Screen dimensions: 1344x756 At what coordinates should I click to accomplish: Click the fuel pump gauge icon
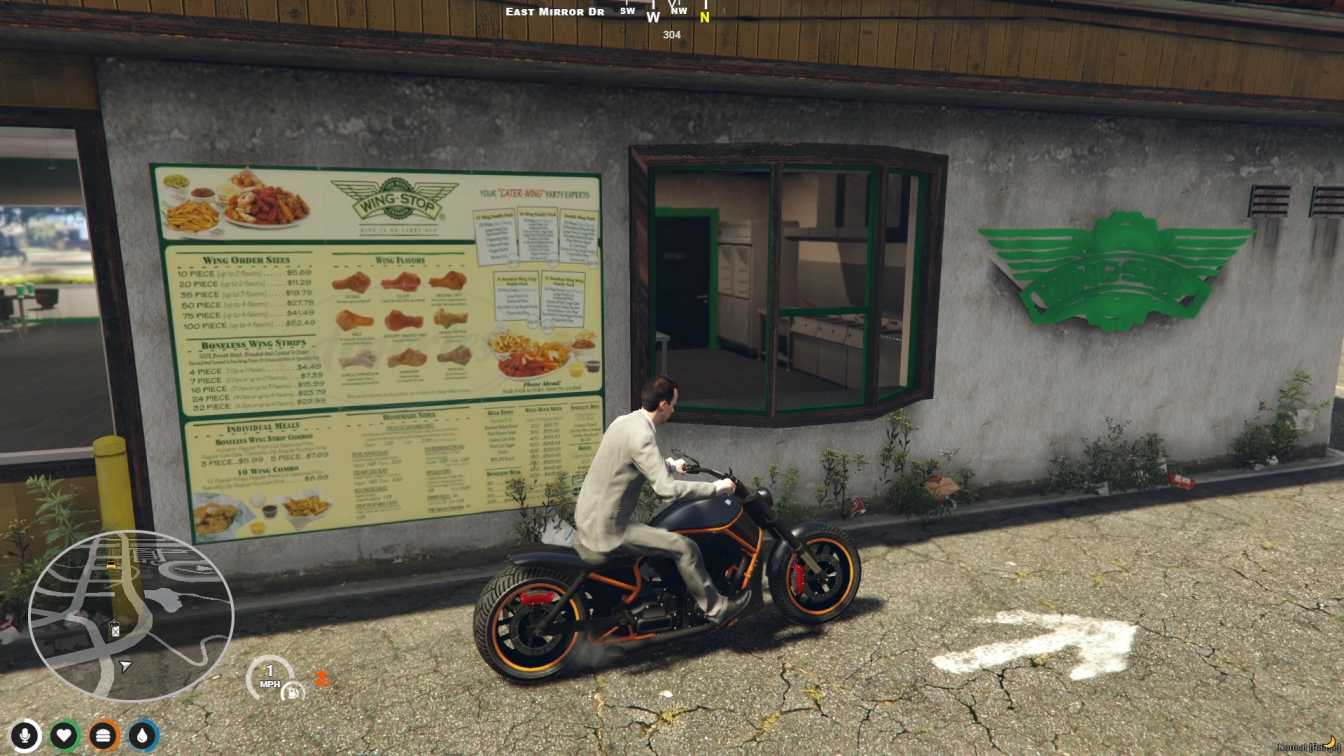(292, 691)
